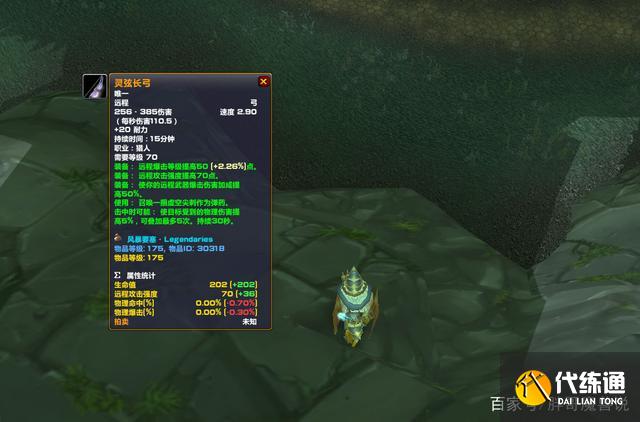Close the 灵弦长弓 item tooltip
The width and height of the screenshot is (640, 422).
[x=264, y=81]
